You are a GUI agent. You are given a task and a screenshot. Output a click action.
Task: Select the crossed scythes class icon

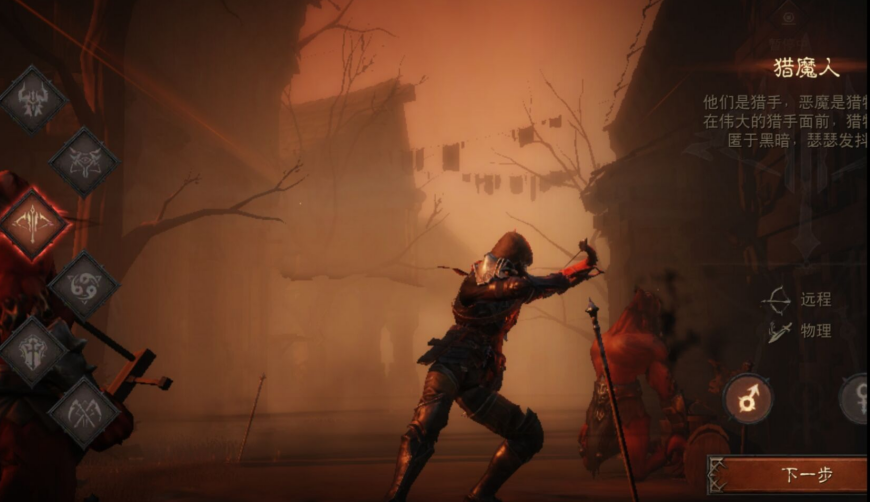[x=84, y=410]
